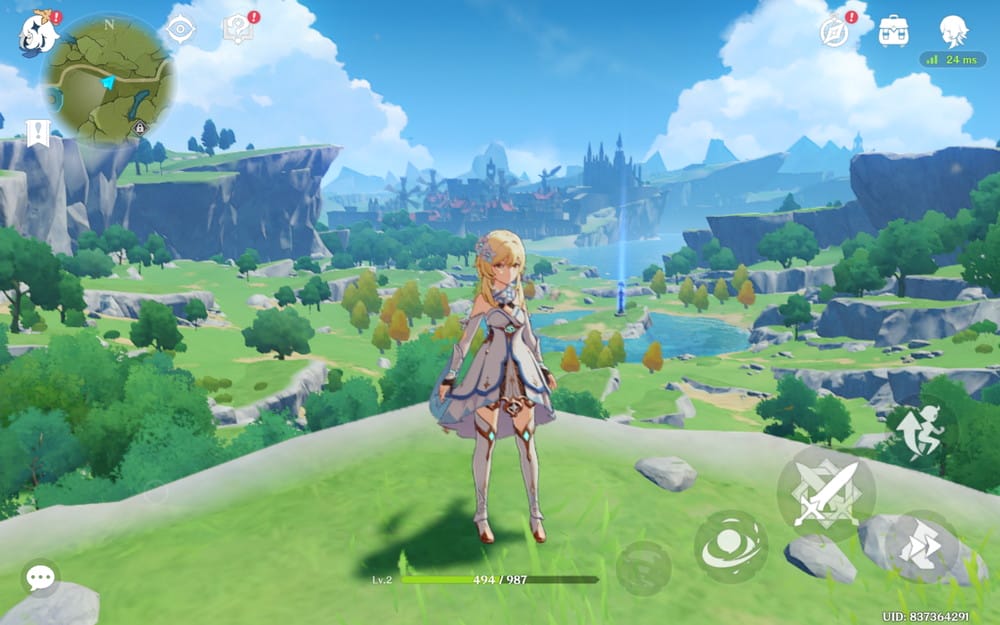Tap the jump button
This screenshot has width=1000, height=625.
921,547
